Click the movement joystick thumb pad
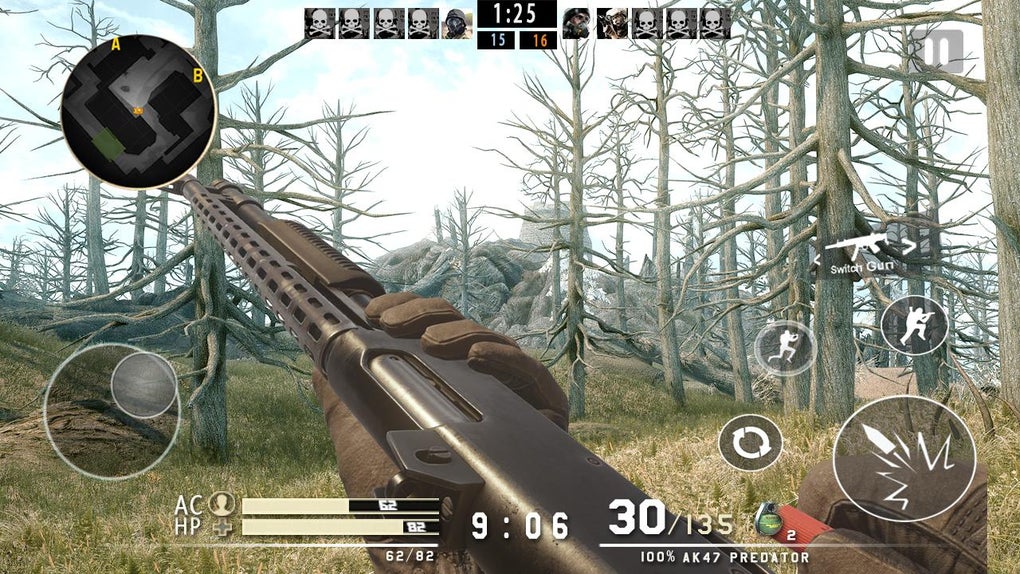 click(x=143, y=385)
